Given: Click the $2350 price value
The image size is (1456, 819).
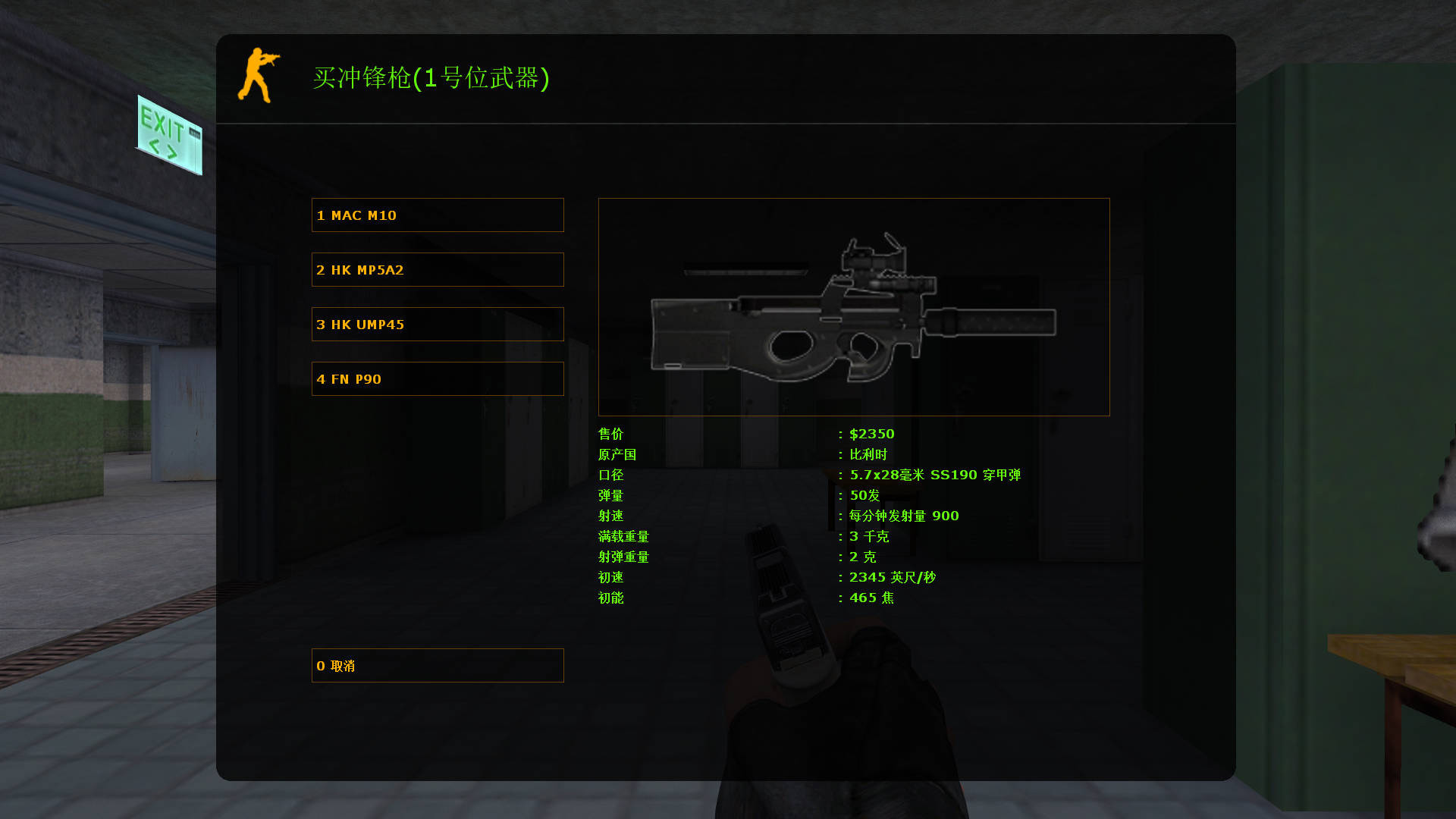Looking at the screenshot, I should pos(871,434).
